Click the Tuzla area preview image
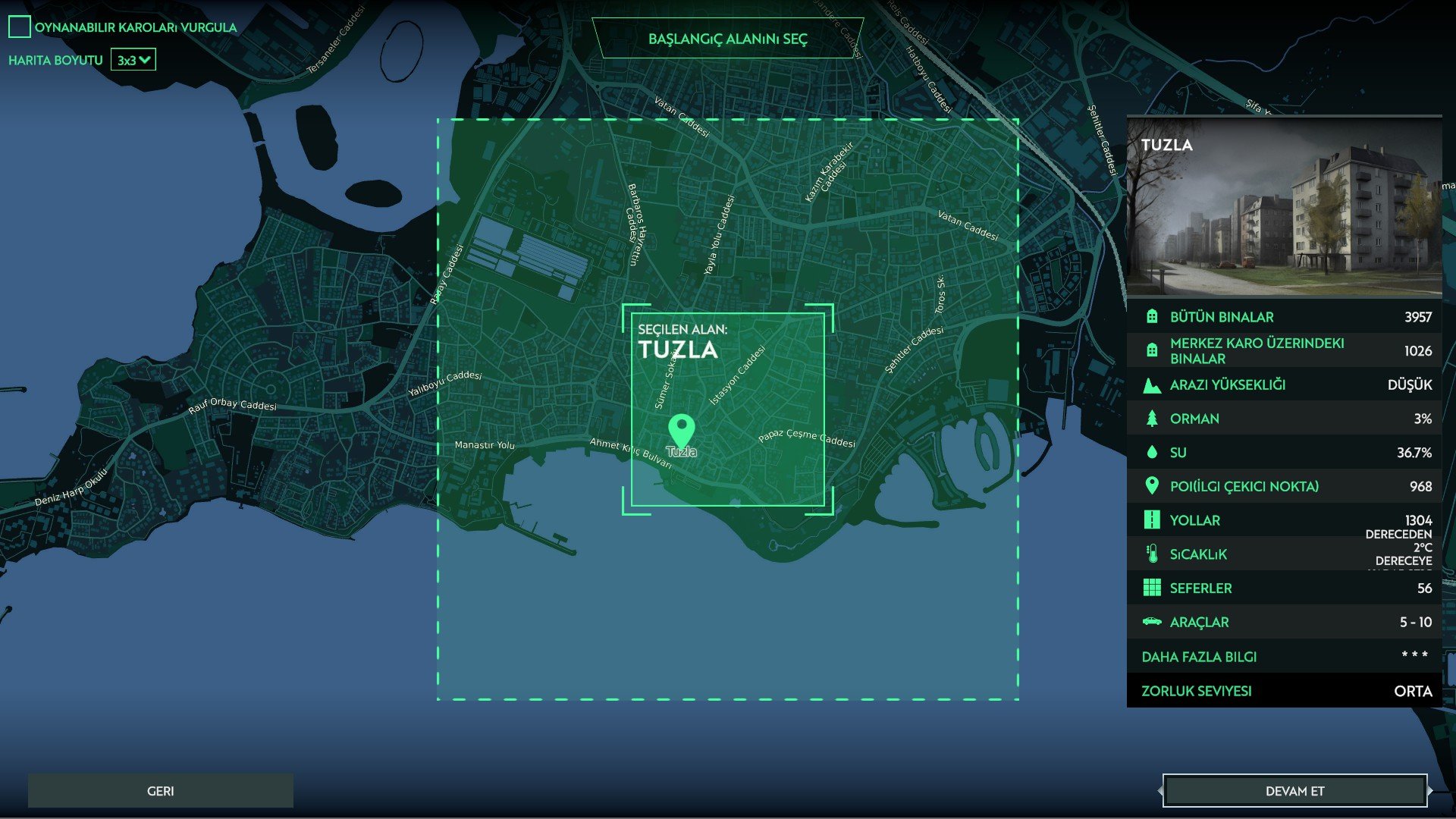The width and height of the screenshot is (1456, 819). point(1285,207)
